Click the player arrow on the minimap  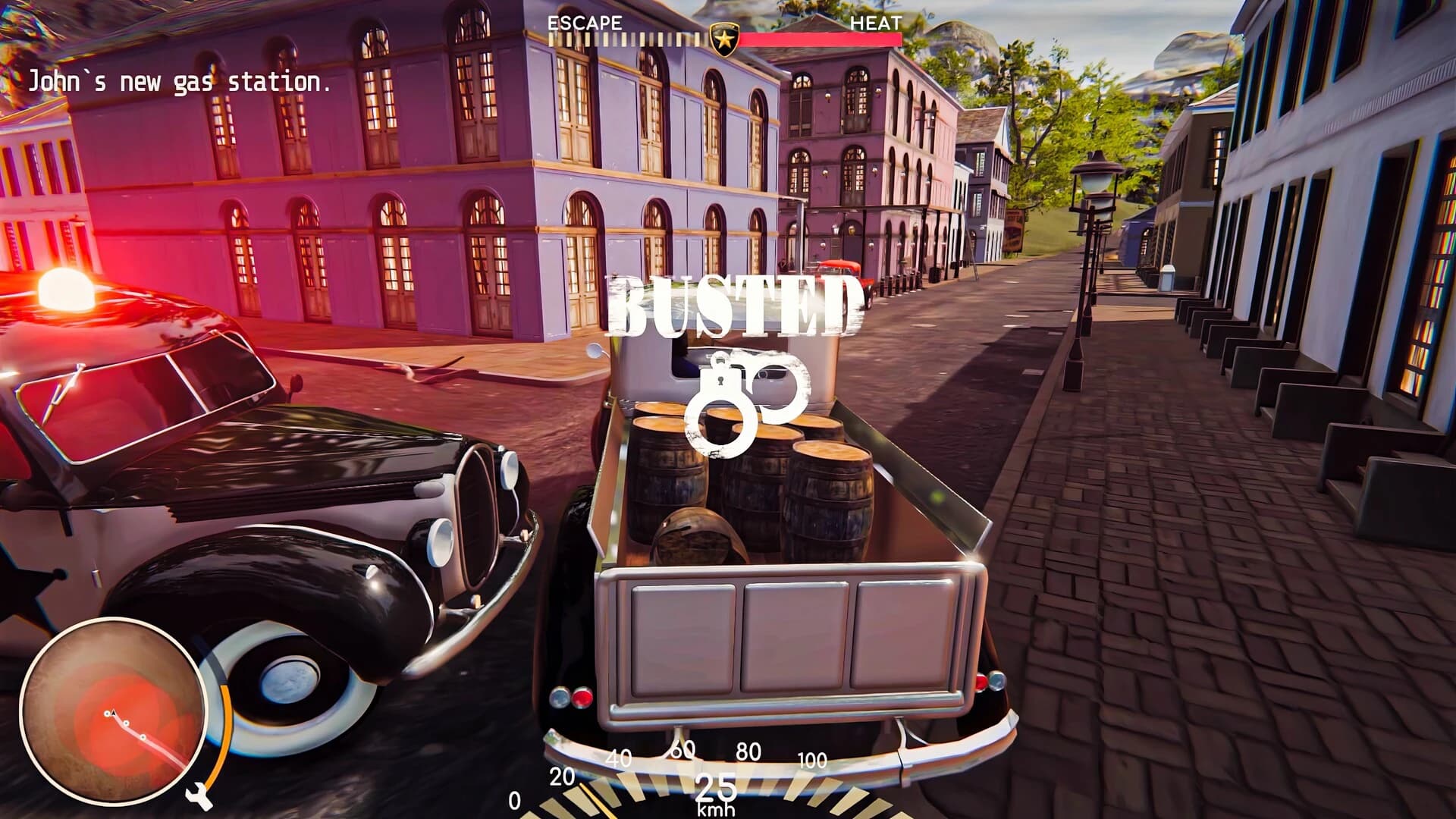click(114, 713)
